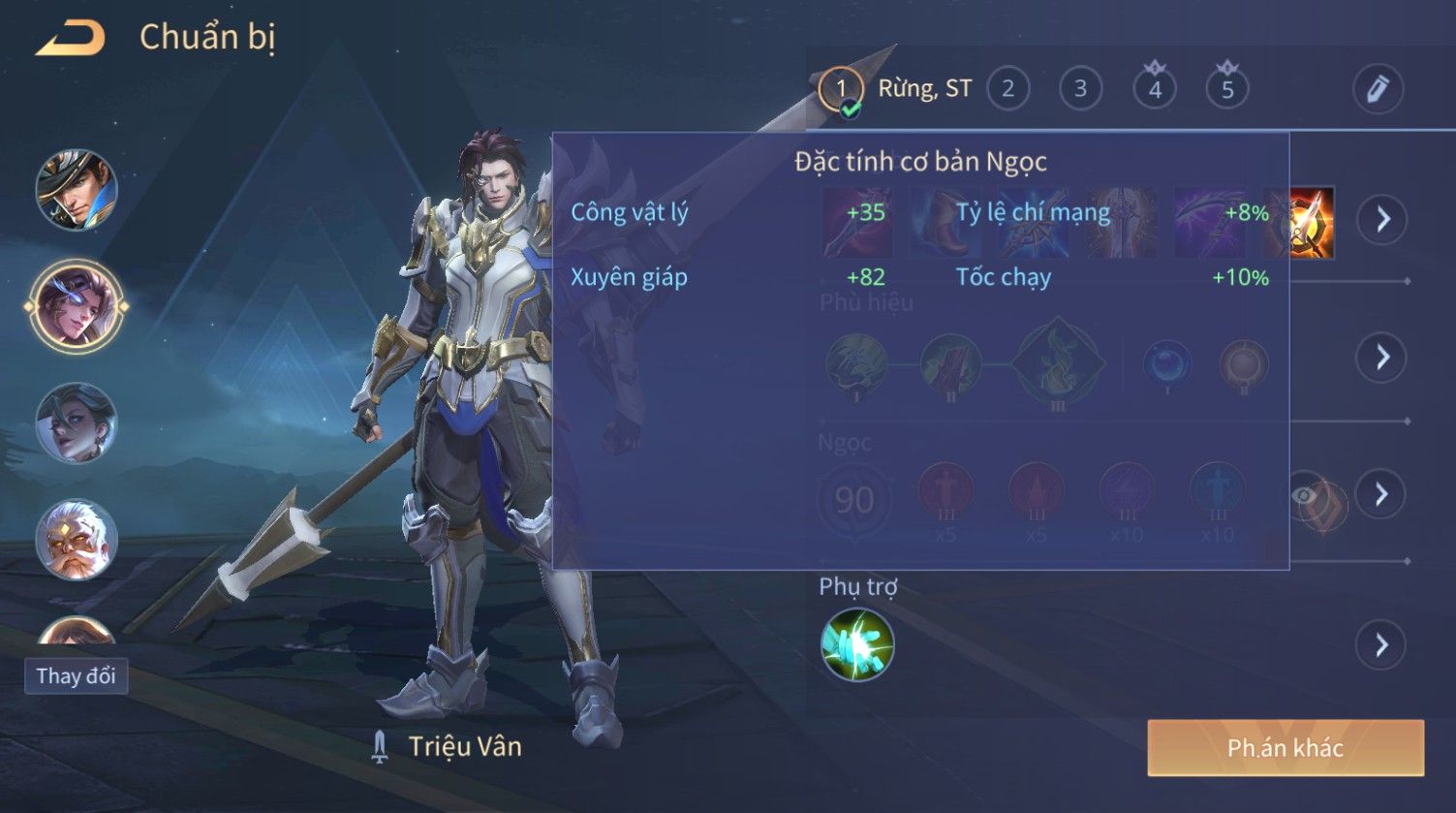This screenshot has height=813, width=1456.
Task: Expand the Phù hiệu section arrow
Action: tap(1381, 358)
